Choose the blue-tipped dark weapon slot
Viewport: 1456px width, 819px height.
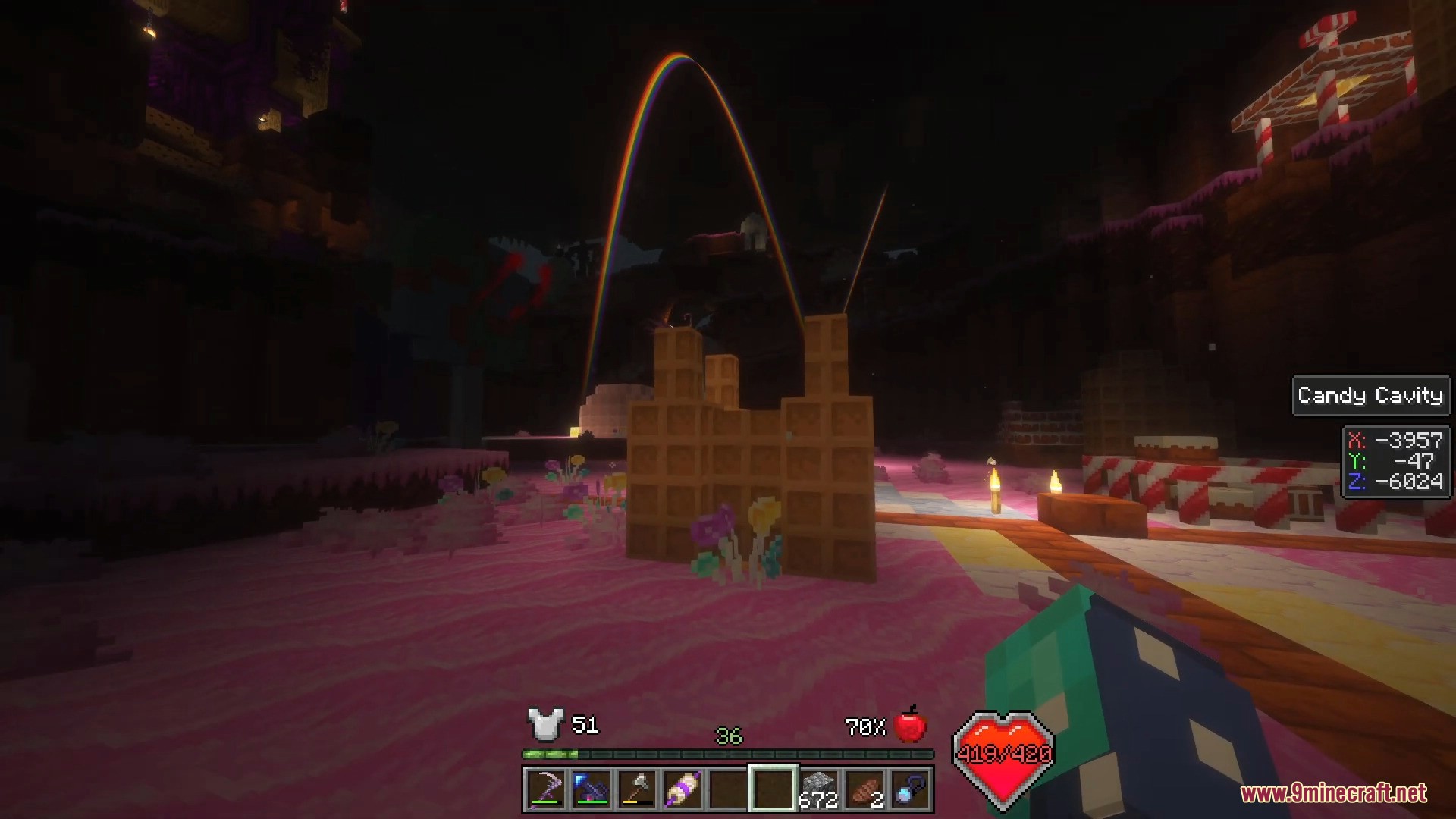591,789
